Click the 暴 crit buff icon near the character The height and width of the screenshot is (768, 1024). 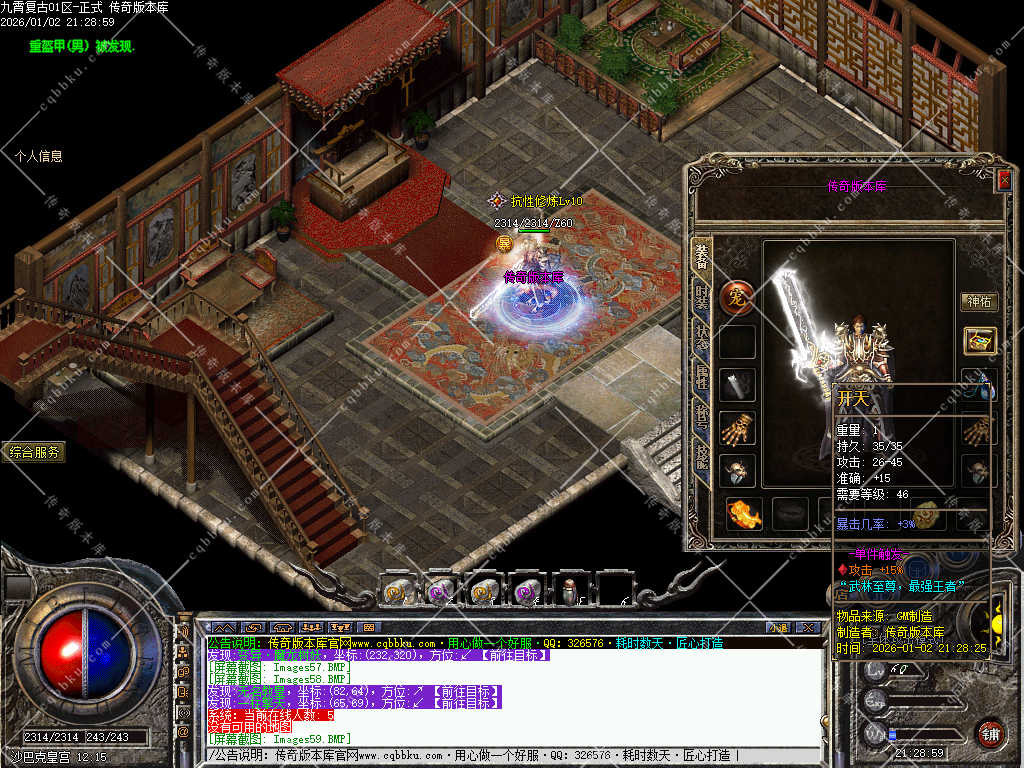click(504, 243)
